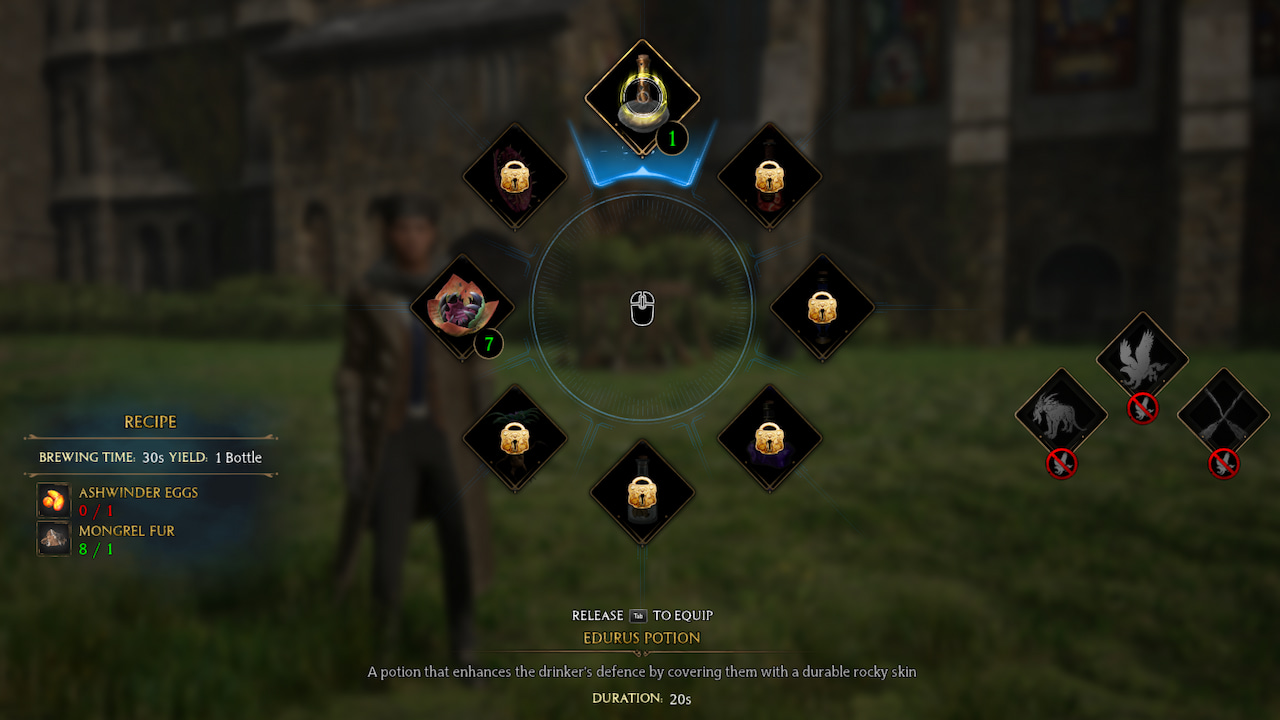Click the locked slot on the wheel's right side
The height and width of the screenshot is (720, 1280).
point(822,305)
